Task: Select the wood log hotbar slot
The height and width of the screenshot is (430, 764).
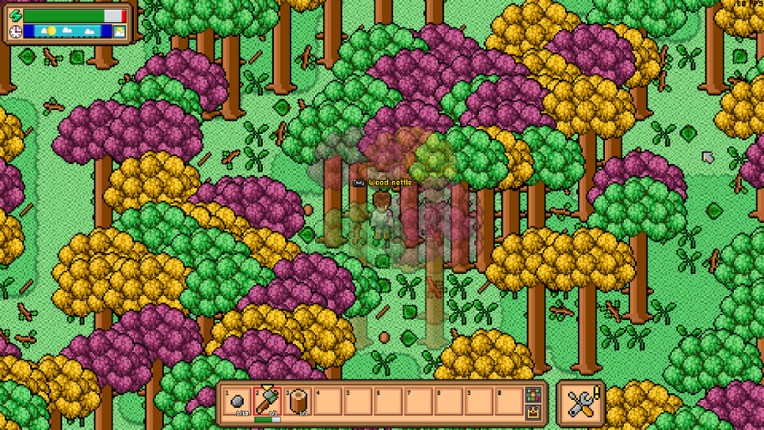Action: [298, 401]
